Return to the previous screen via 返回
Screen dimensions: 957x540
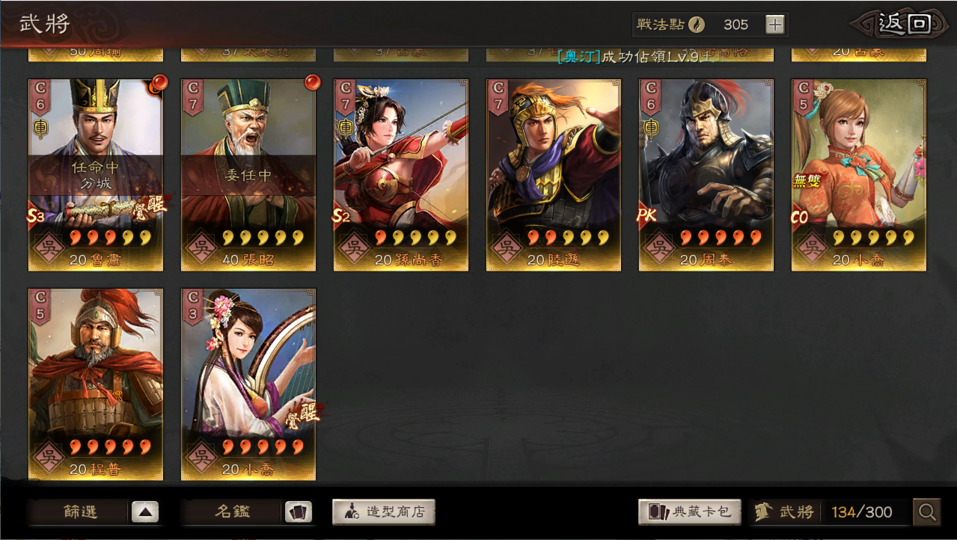[904, 24]
